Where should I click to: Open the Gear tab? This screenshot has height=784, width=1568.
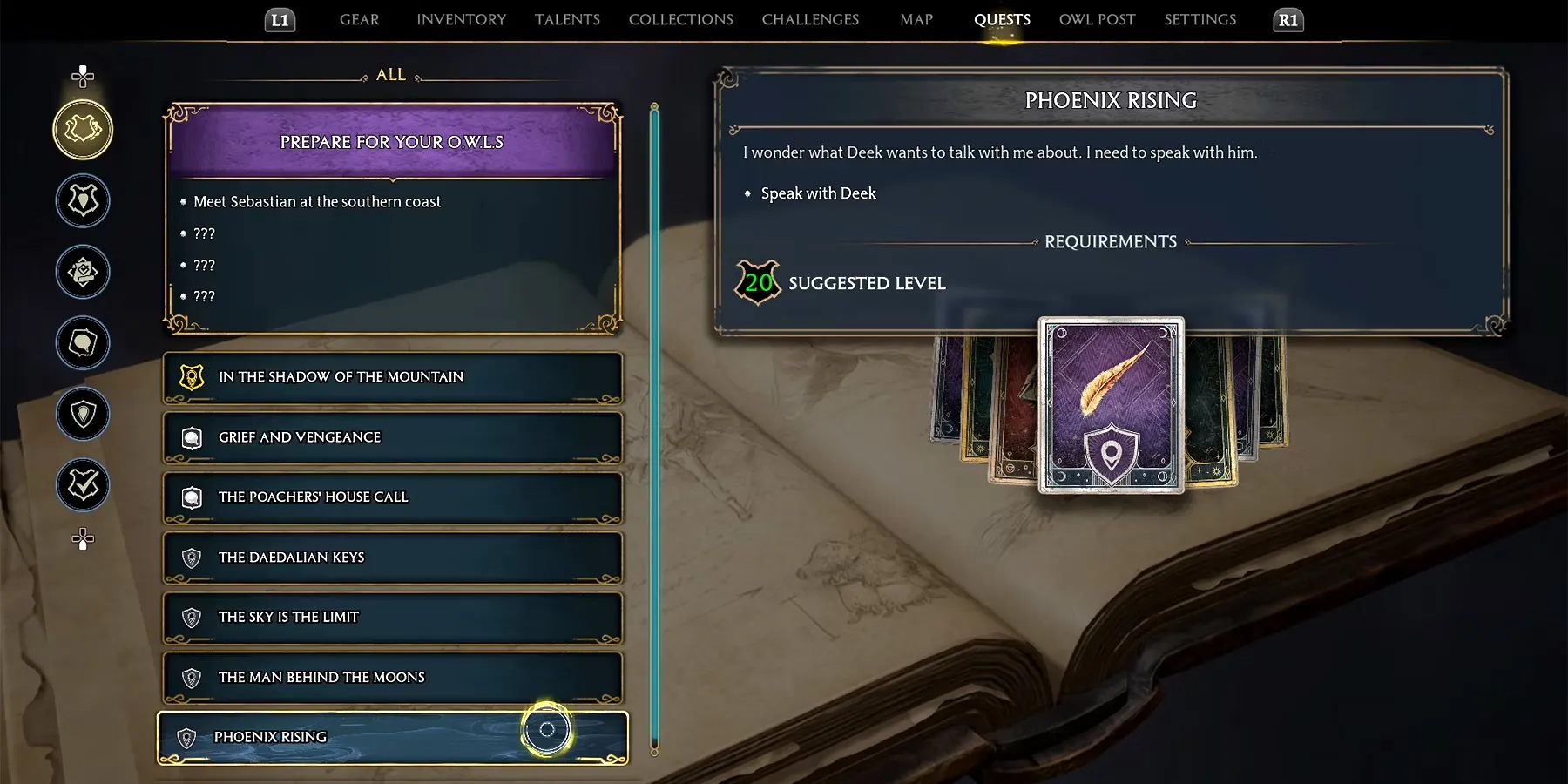click(359, 19)
